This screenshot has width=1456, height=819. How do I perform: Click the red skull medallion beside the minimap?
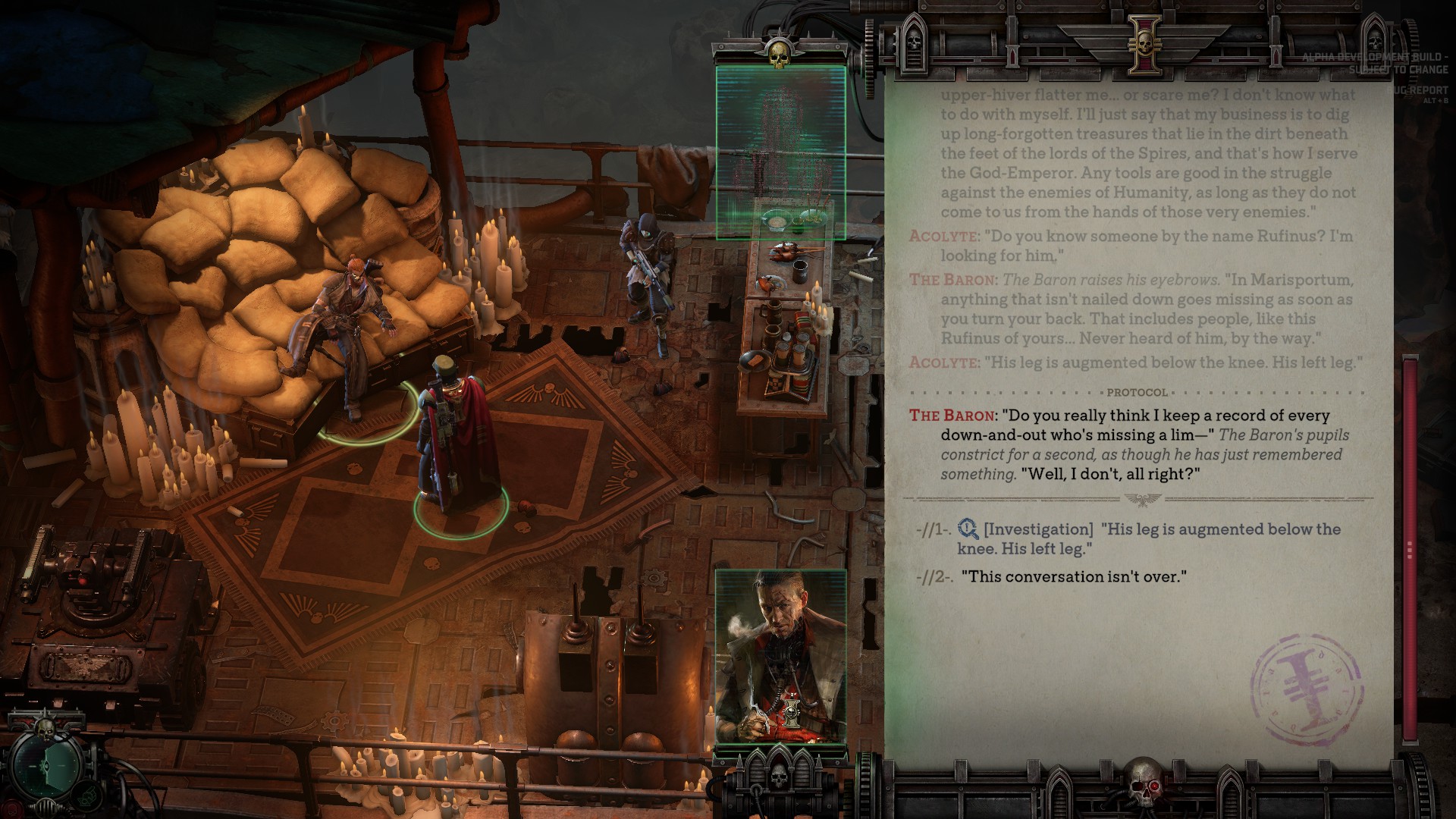11,808
